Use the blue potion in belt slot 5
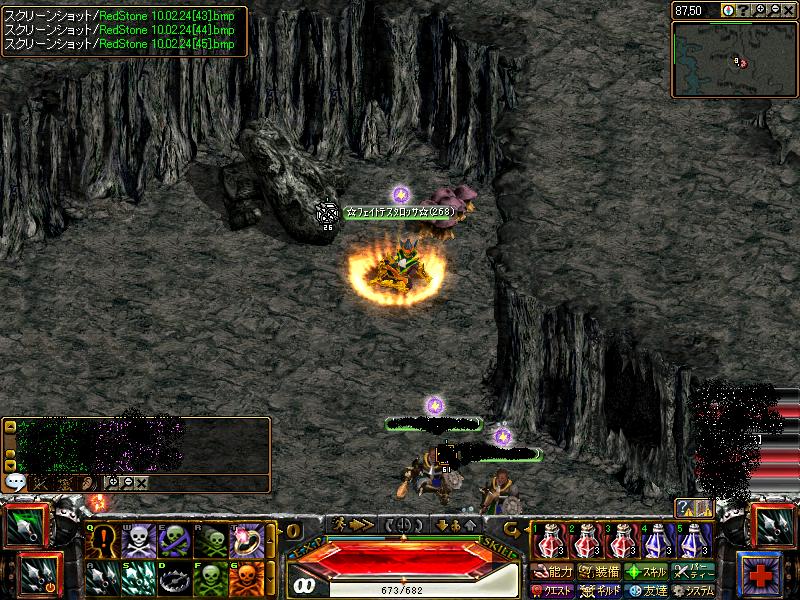This screenshot has height=600, width=800. click(x=695, y=541)
